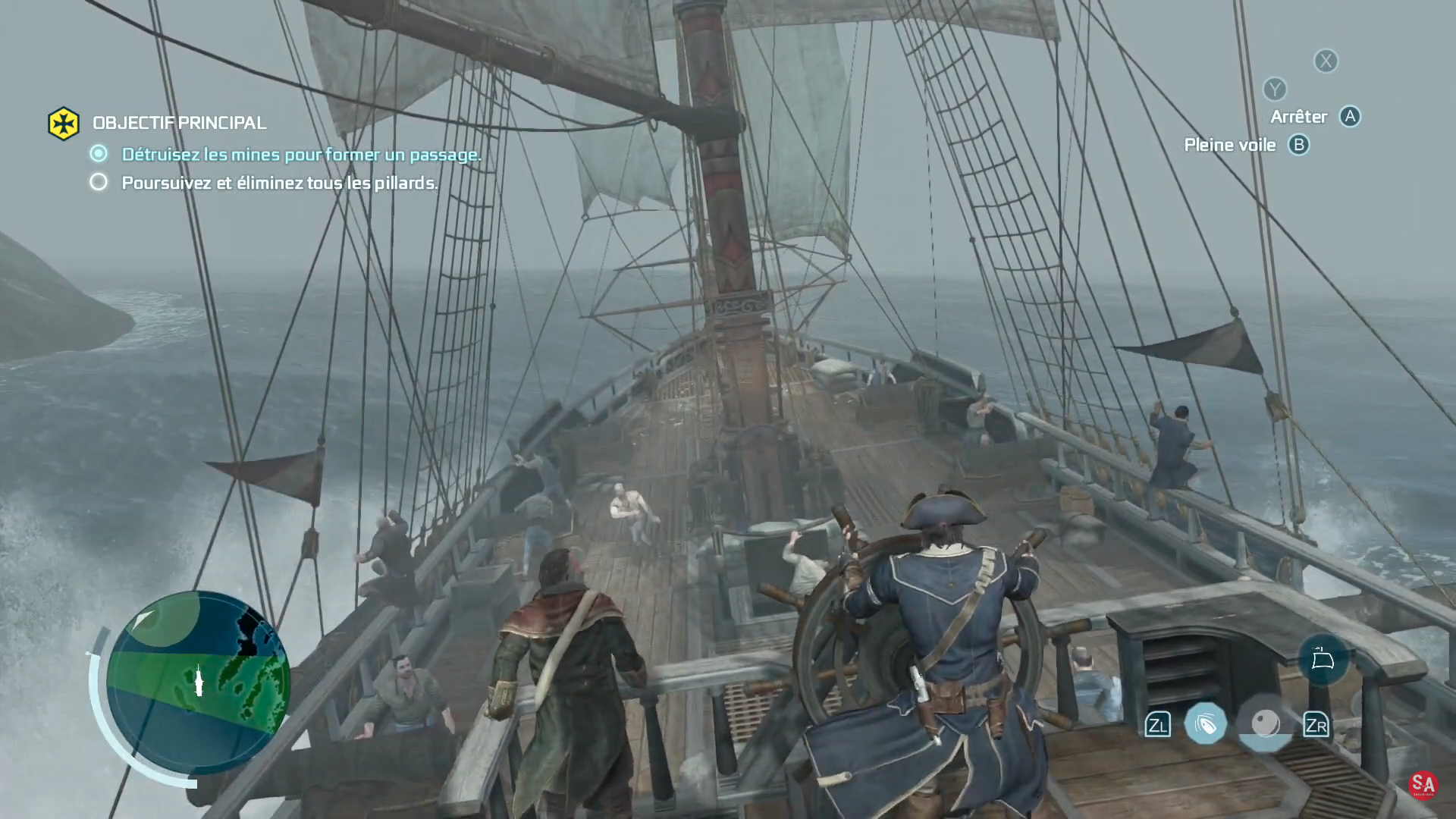Select the round shot cannonball icon
This screenshot has height=819, width=1456.
1265,724
